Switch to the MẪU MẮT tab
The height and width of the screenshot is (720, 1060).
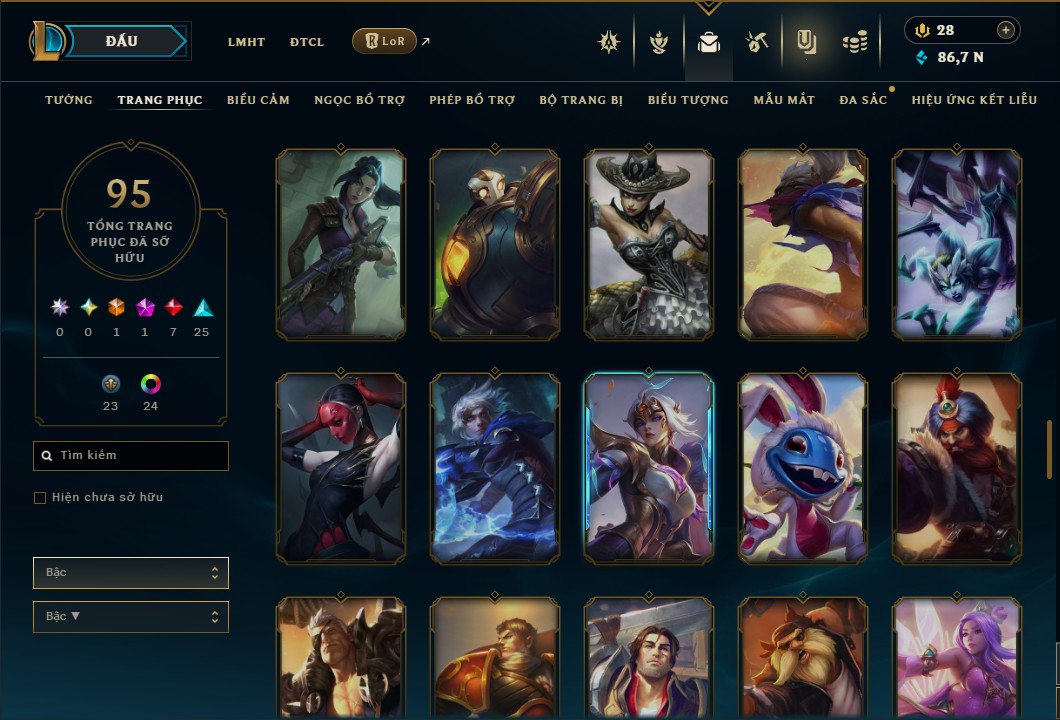click(784, 100)
